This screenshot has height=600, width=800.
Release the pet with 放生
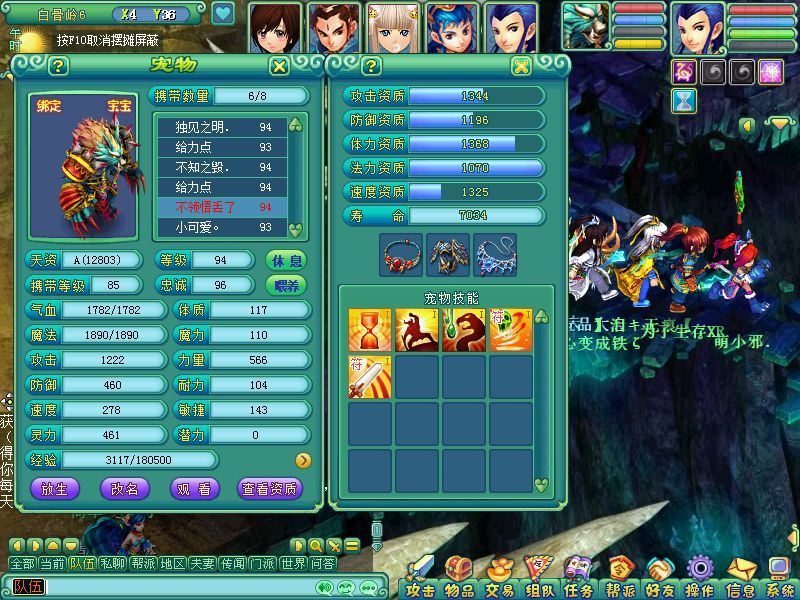55,488
